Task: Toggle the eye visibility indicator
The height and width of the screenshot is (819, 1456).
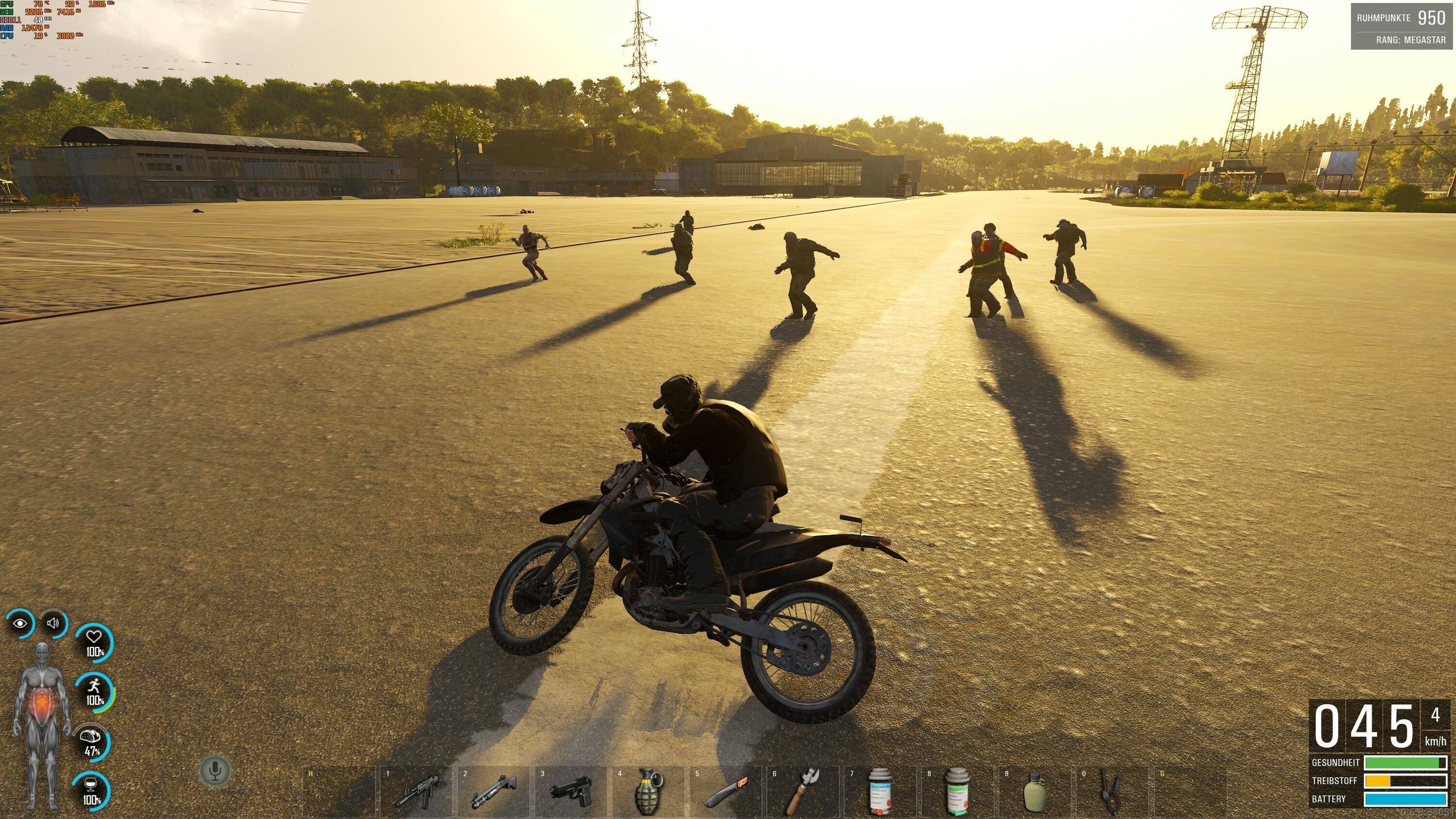Action: (20, 623)
